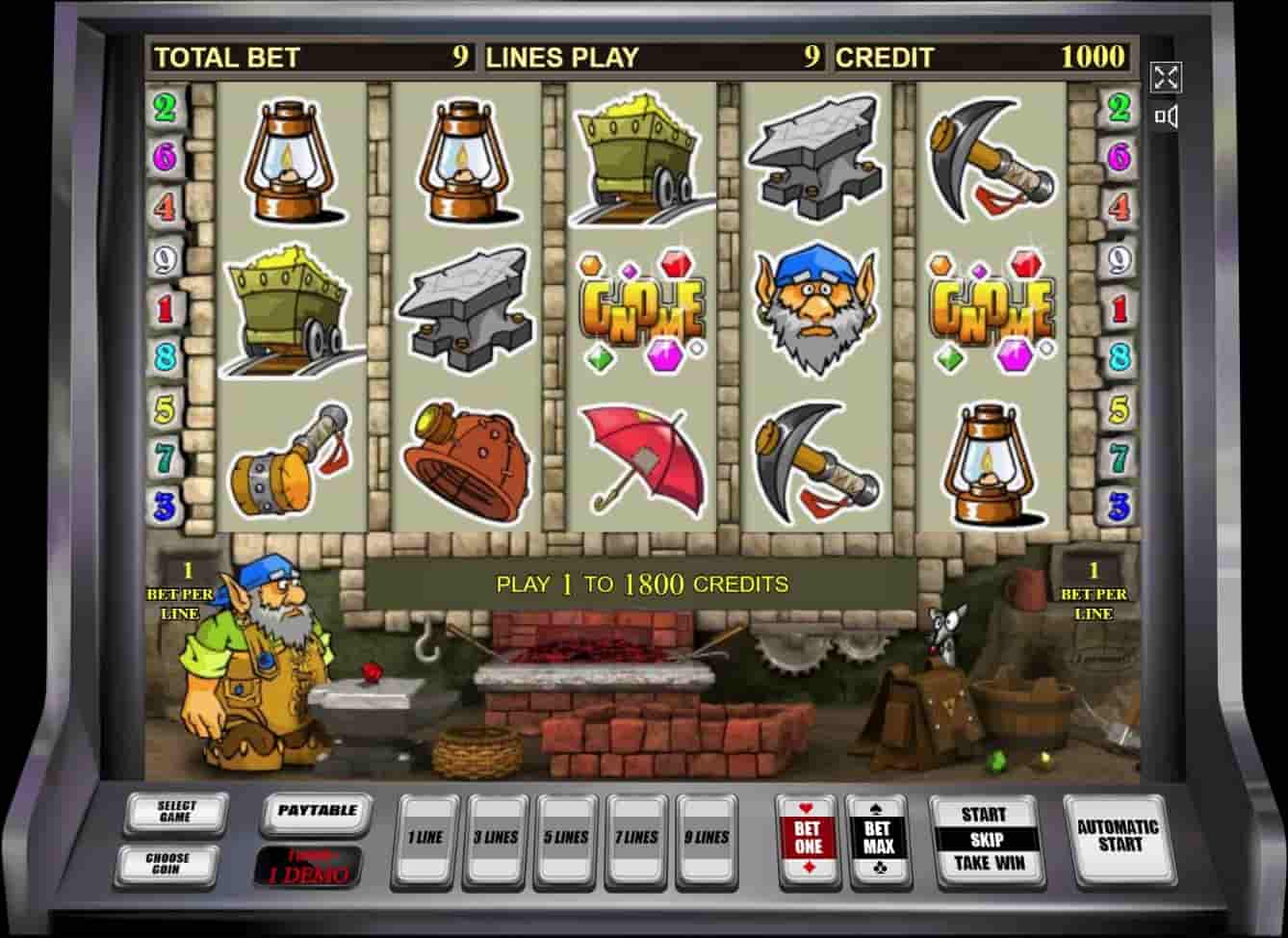1288x938 pixels.
Task: Click the Choose Coin button
Action: (x=167, y=862)
